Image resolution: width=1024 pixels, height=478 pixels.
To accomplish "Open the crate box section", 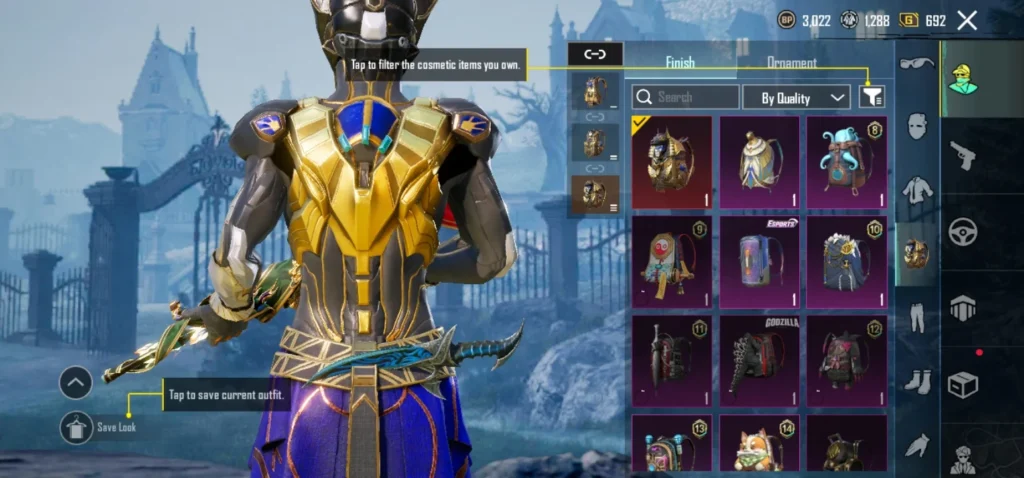I will click(x=964, y=385).
